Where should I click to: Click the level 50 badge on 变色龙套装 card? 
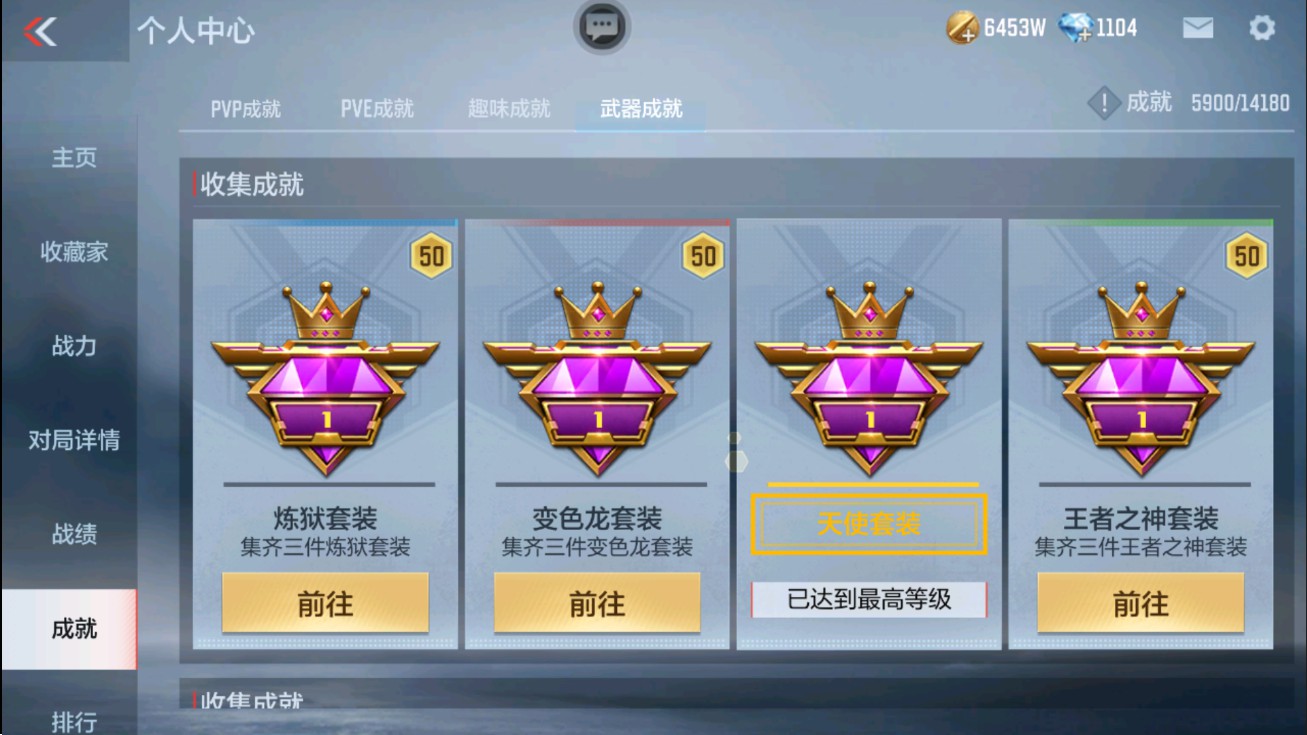pyautogui.click(x=704, y=256)
